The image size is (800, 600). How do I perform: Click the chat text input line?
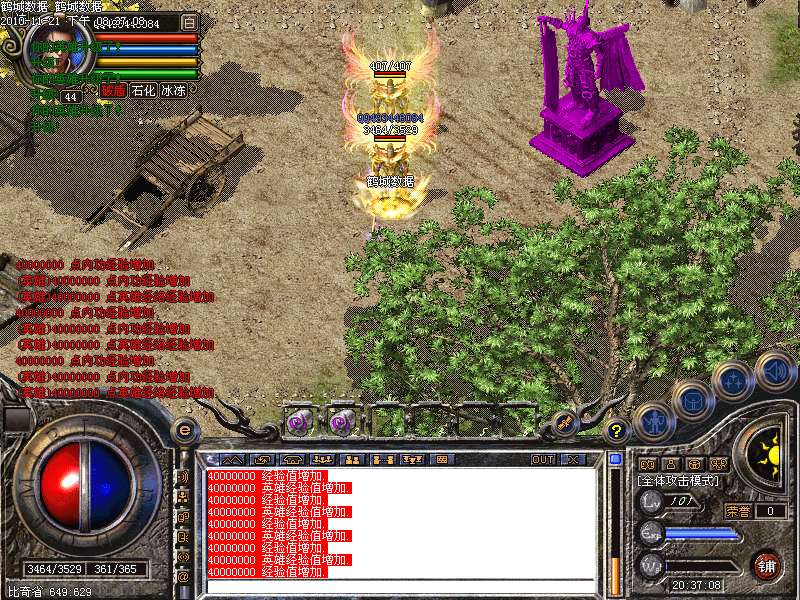[400, 586]
